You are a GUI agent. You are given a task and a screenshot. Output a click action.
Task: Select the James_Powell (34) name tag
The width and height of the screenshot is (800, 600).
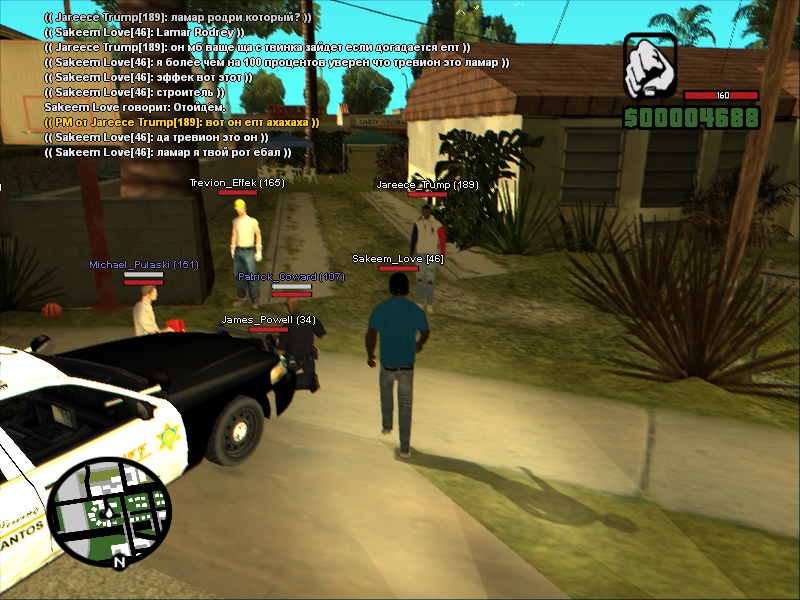tap(268, 320)
